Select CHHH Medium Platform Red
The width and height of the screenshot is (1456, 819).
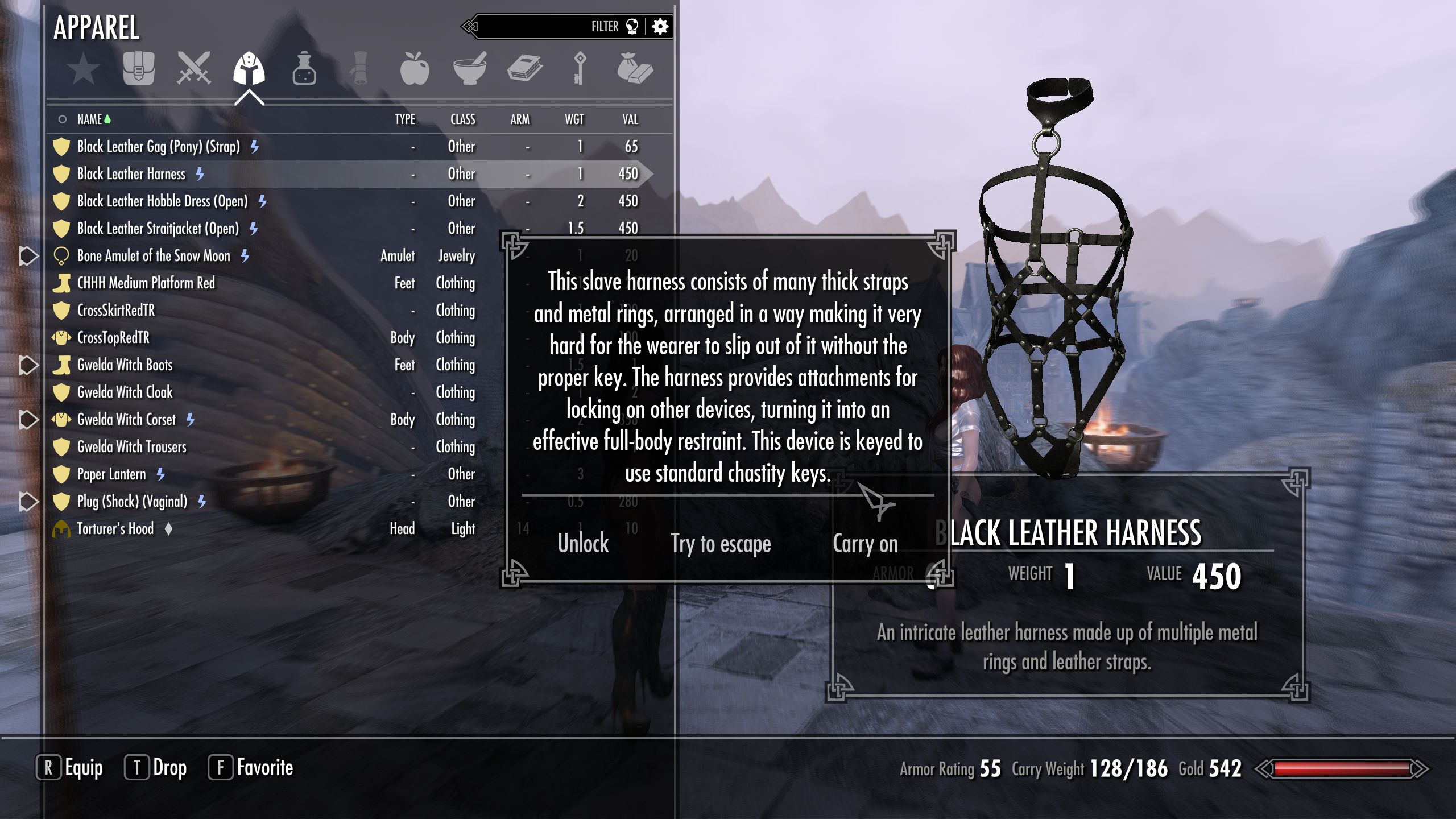click(146, 283)
